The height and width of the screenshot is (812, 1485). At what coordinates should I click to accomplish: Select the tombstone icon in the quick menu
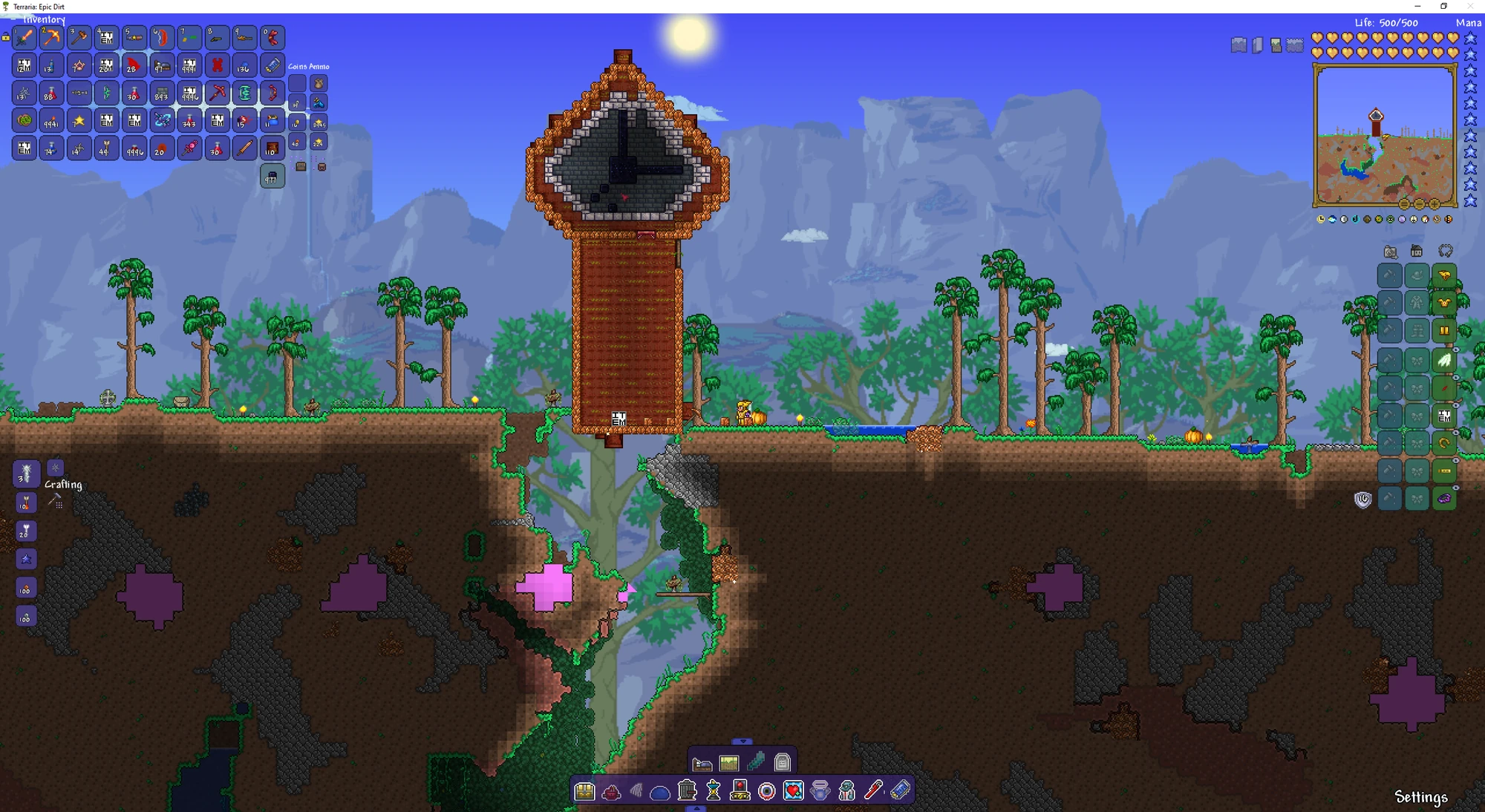click(781, 763)
